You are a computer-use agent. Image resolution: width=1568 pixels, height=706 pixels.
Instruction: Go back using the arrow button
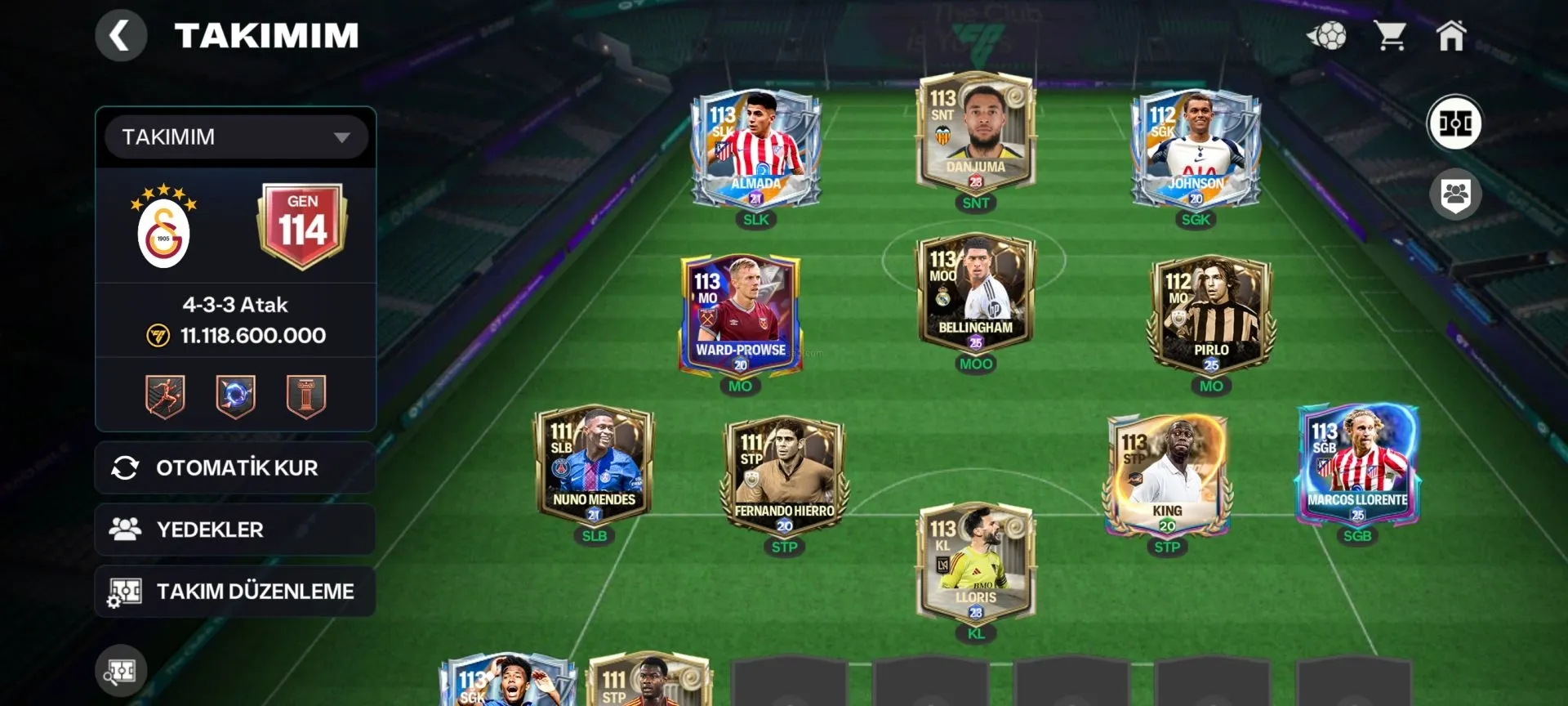coord(121,36)
